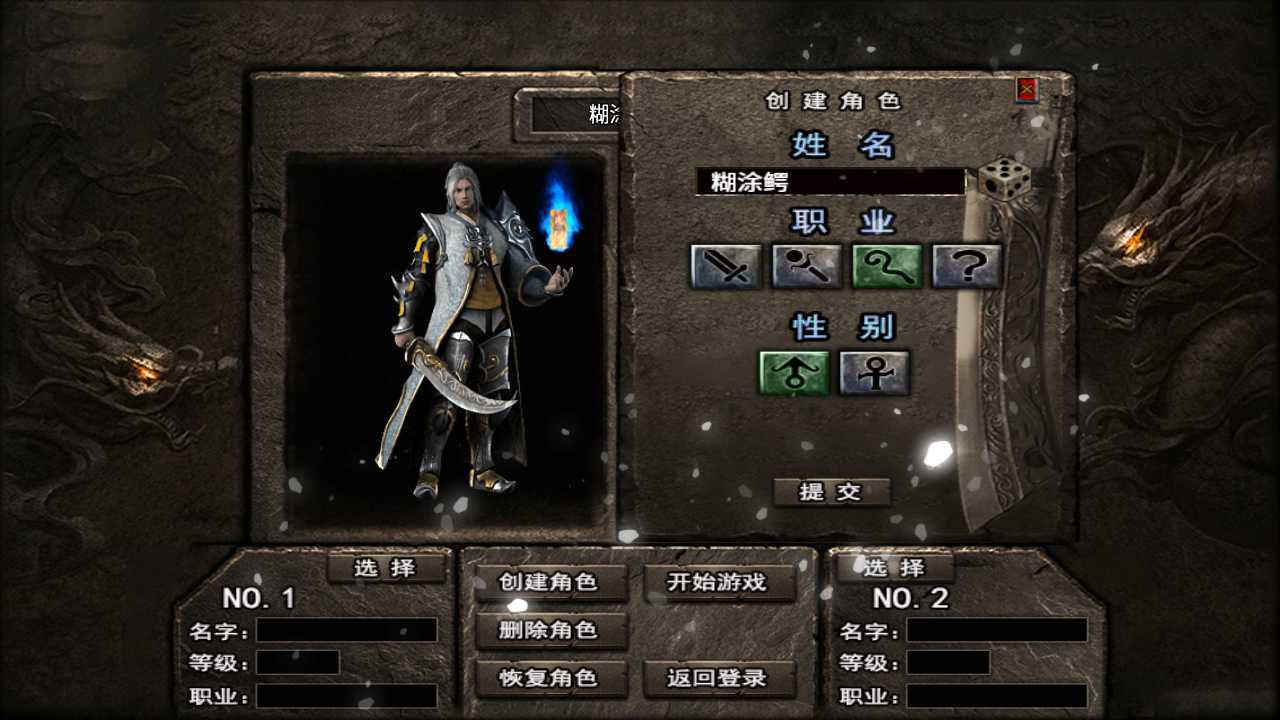
Task: Select the female gender symbol
Action: tap(874, 370)
